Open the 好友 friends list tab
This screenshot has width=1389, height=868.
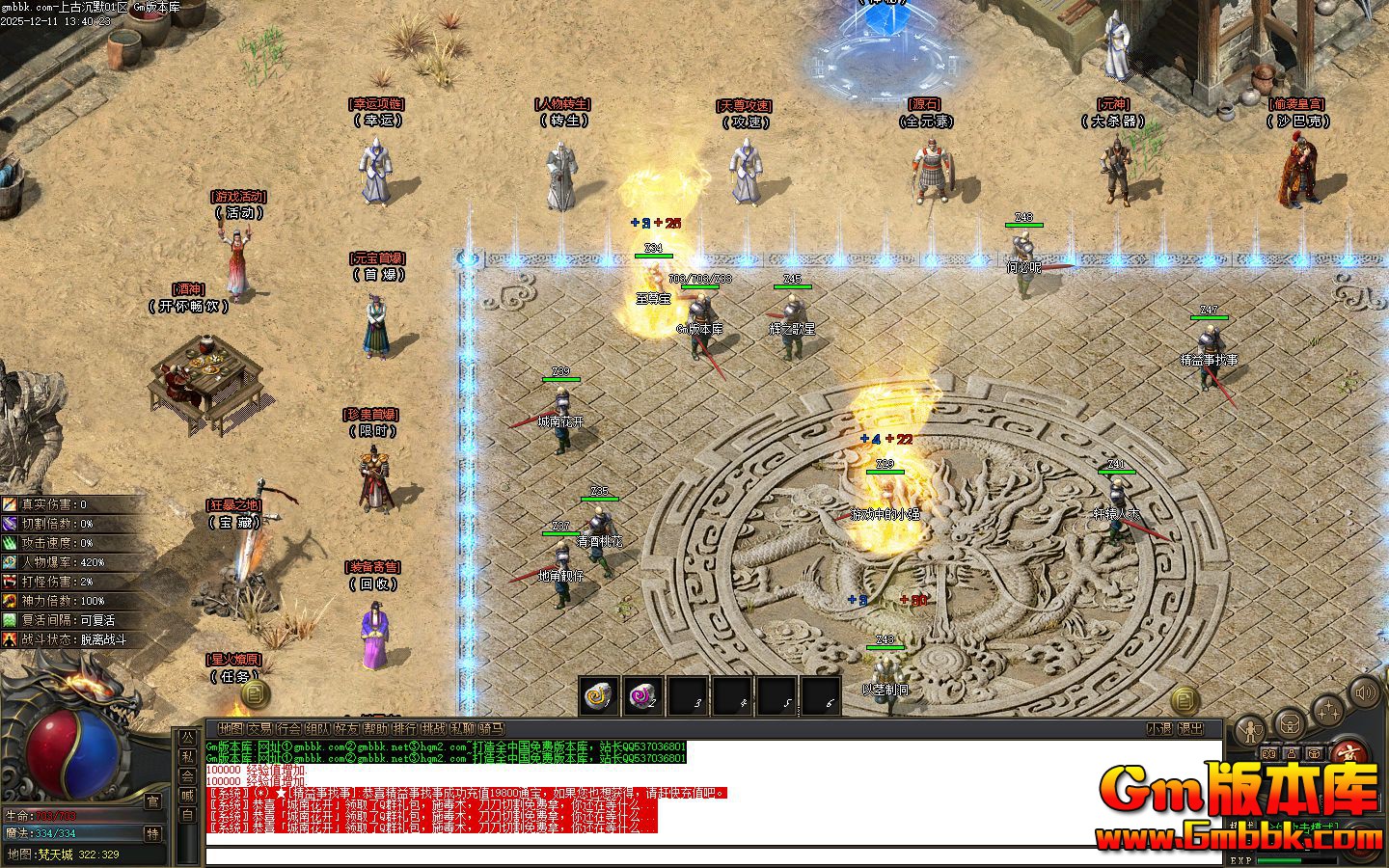pos(345,728)
